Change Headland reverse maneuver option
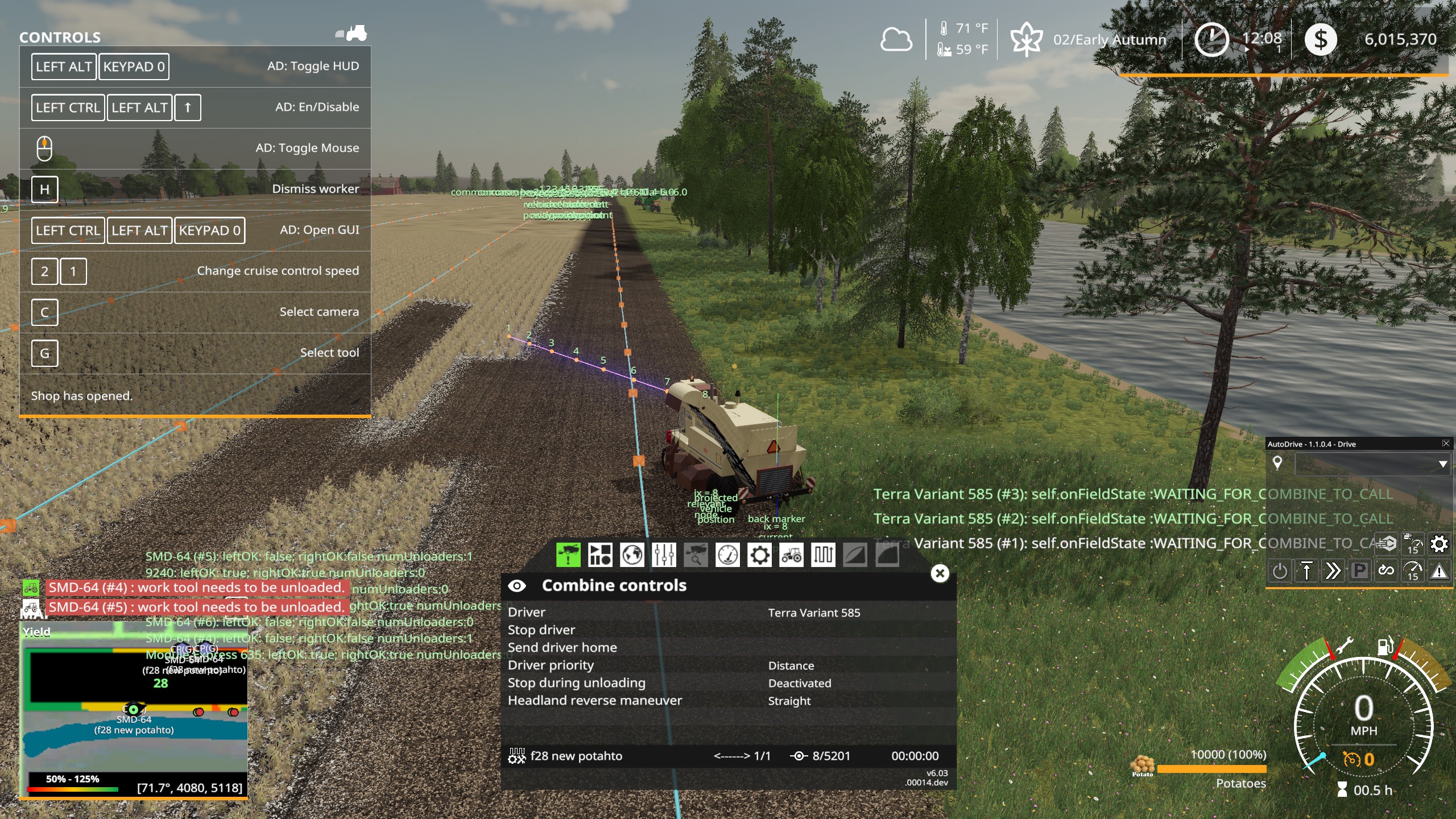 coord(789,701)
